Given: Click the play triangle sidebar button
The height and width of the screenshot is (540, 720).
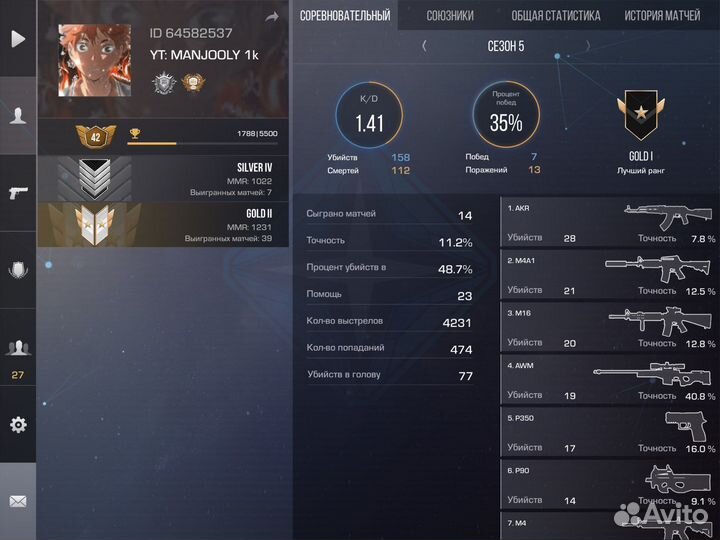Looking at the screenshot, I should point(18,40).
